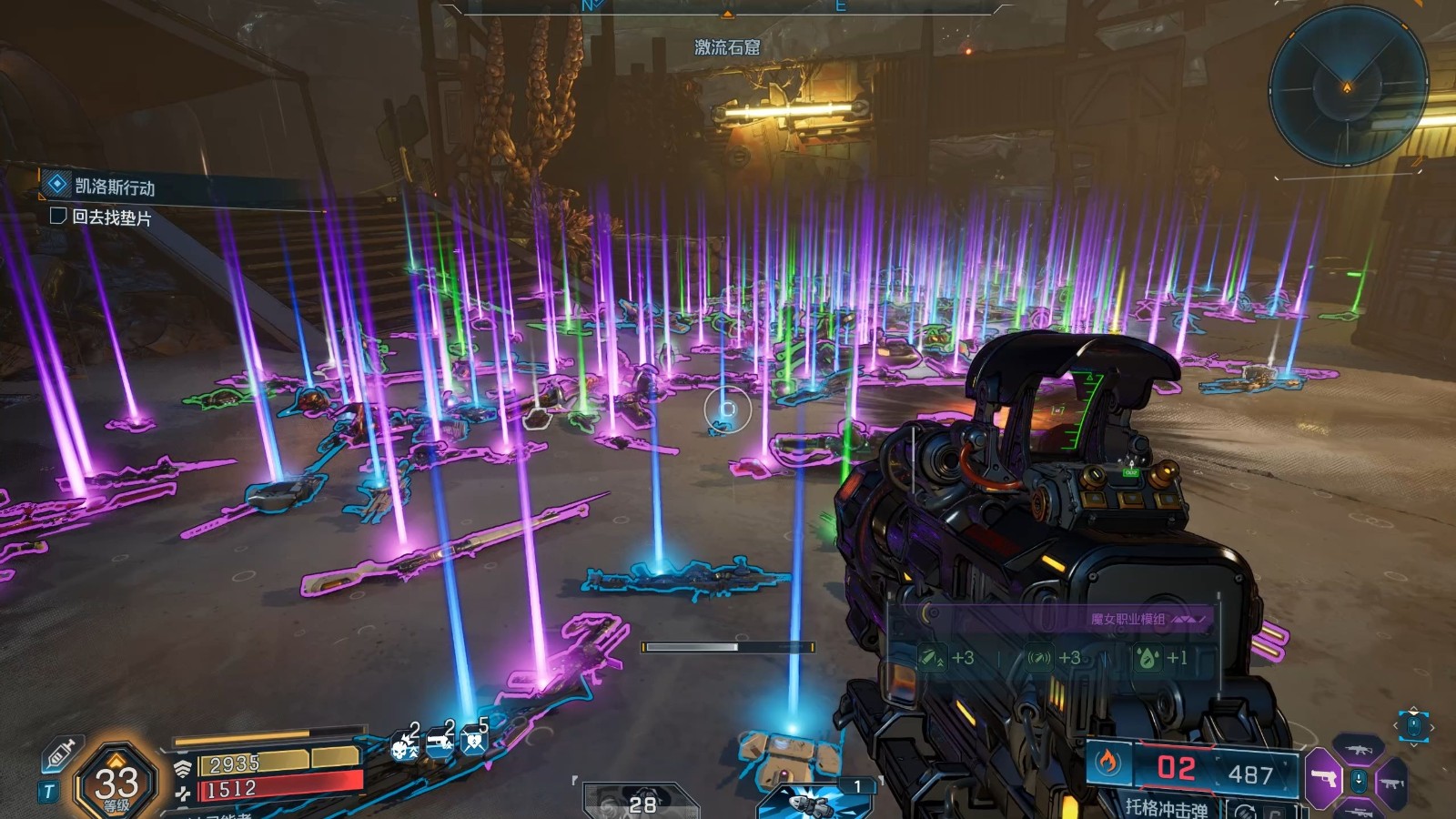Use the repkit syringe icon

61,753
